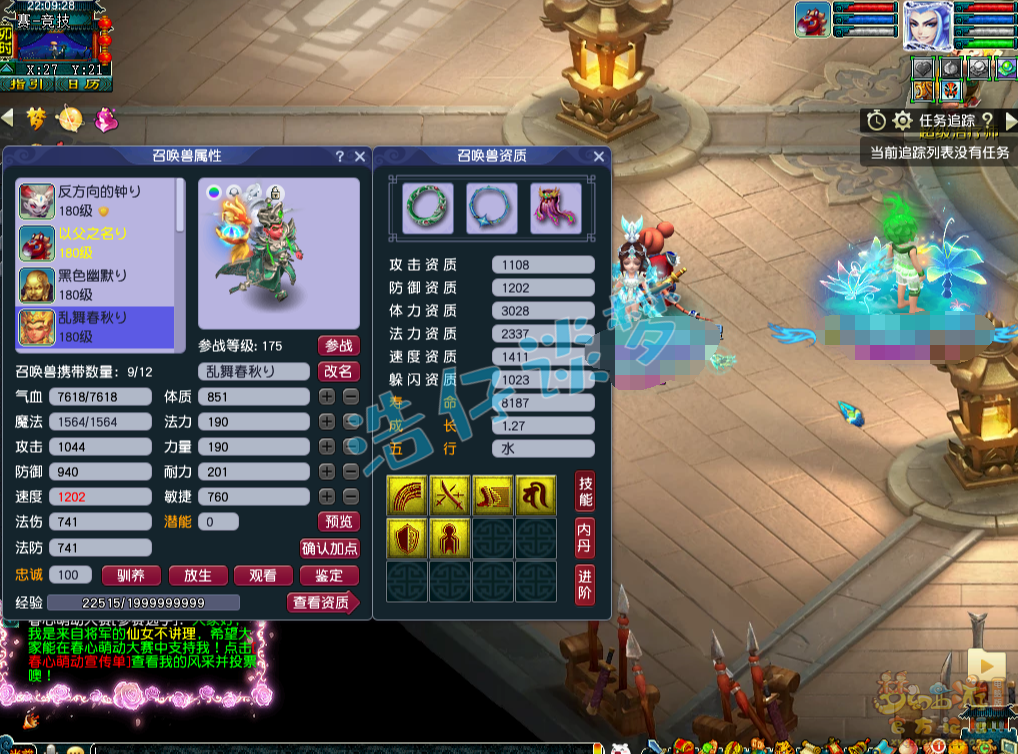The width and height of the screenshot is (1018, 754).
Task: Appraise the pet with 鉴定
Action: pos(329,575)
